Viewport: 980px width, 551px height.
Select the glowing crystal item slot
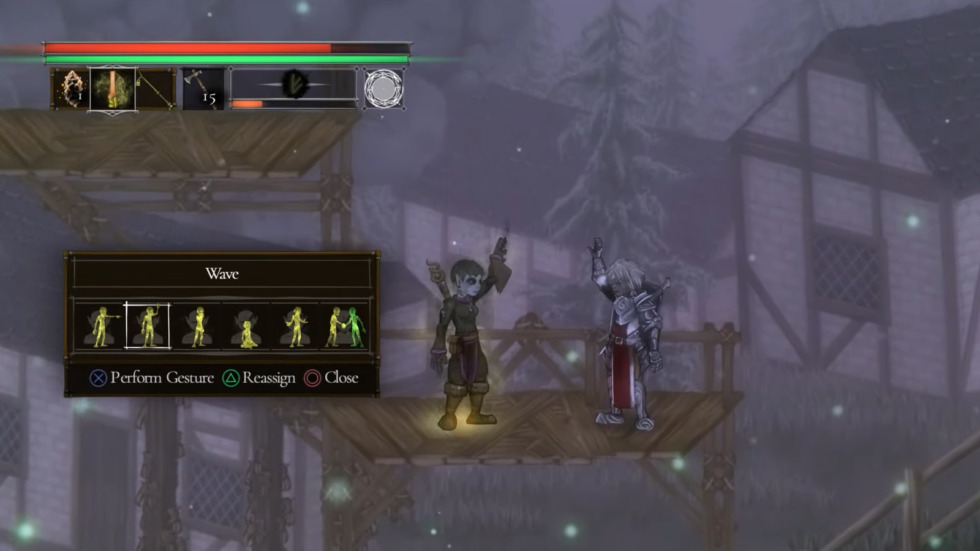pyautogui.click(x=70, y=88)
